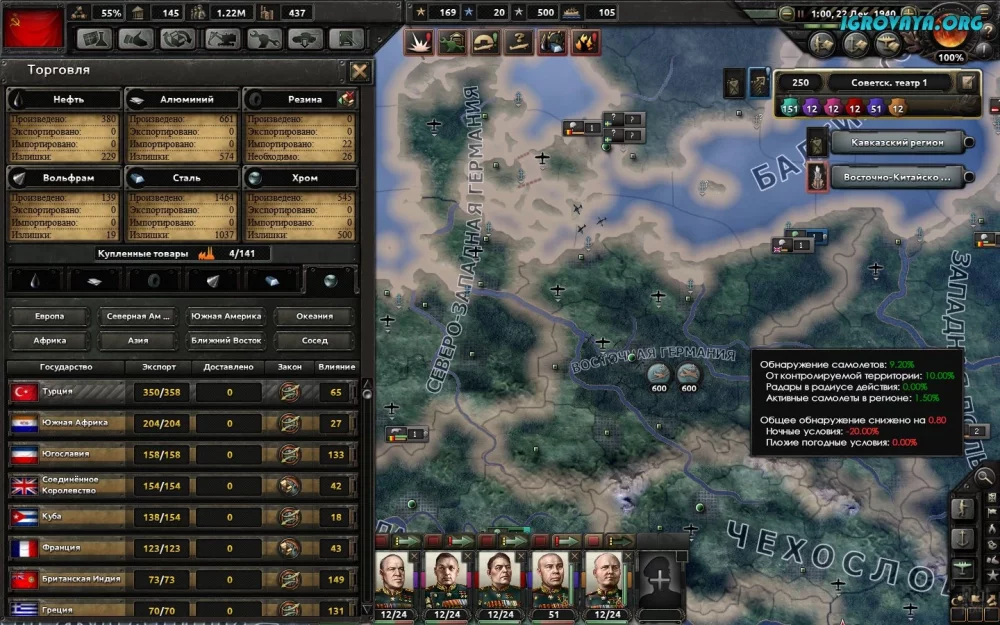Image resolution: width=1000 pixels, height=625 pixels.
Task: Add a new army with the plus portrait
Action: pos(660,577)
